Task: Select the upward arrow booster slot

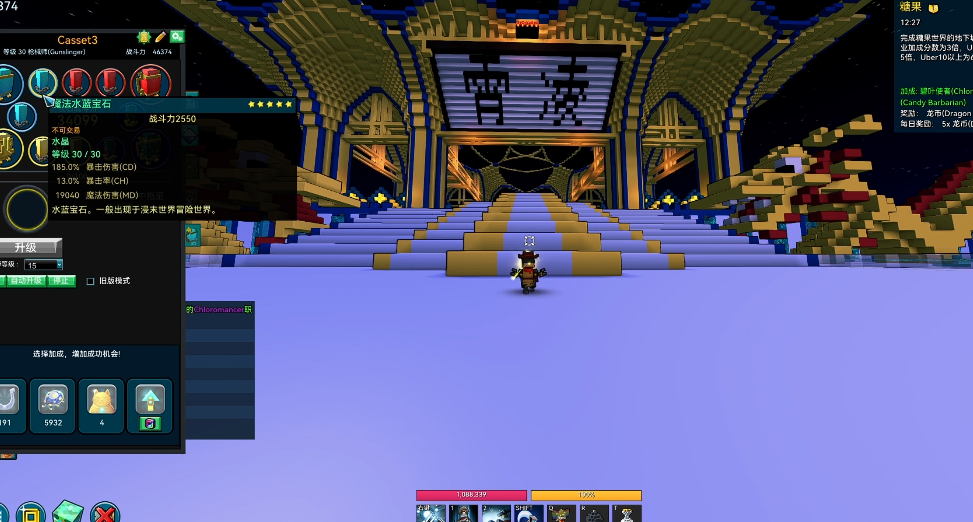Action: (149, 403)
